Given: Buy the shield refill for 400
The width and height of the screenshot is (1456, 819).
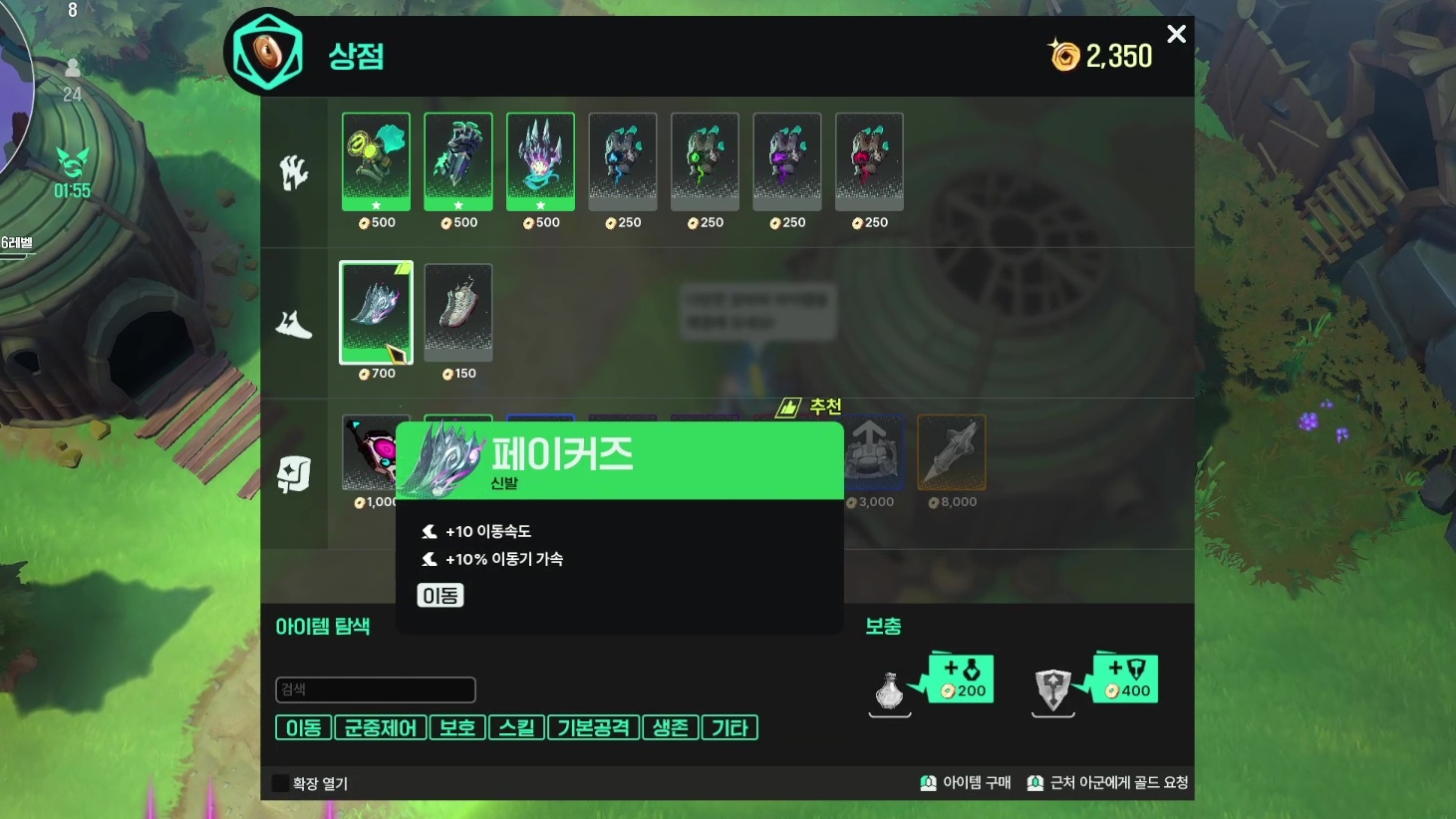Looking at the screenshot, I should pos(1125,680).
